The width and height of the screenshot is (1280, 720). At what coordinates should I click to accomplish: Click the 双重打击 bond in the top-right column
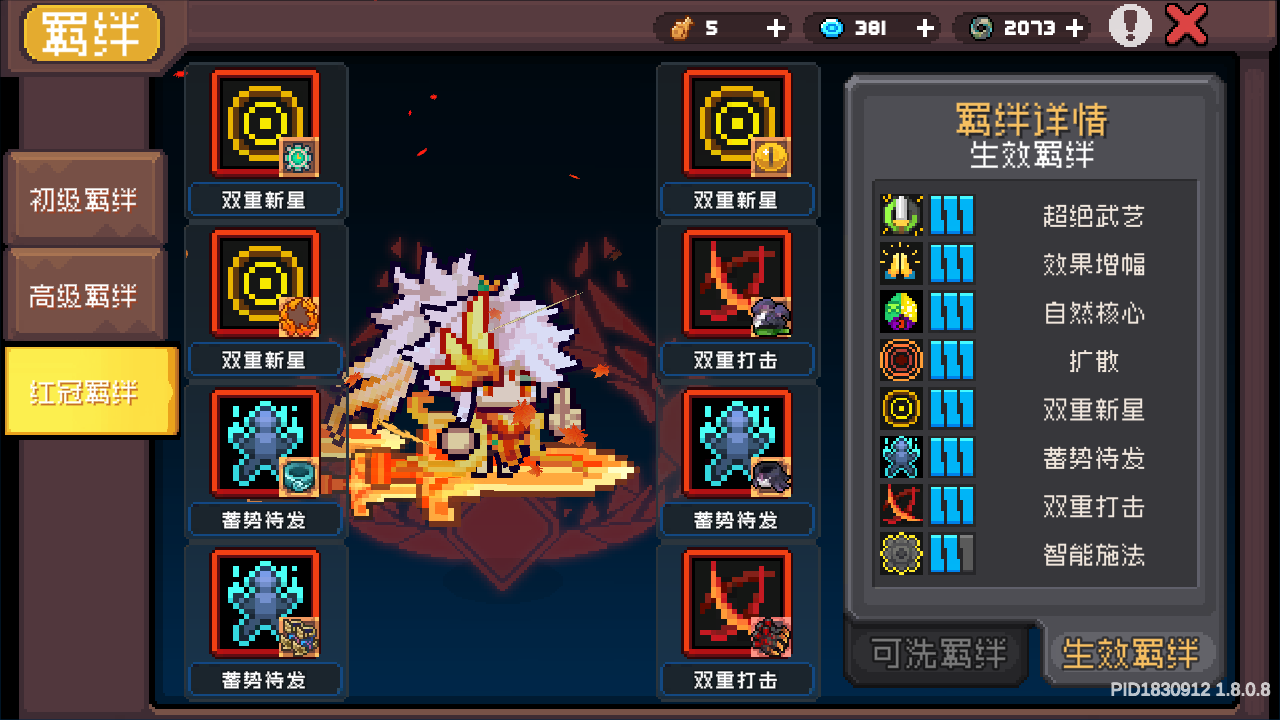(x=737, y=283)
